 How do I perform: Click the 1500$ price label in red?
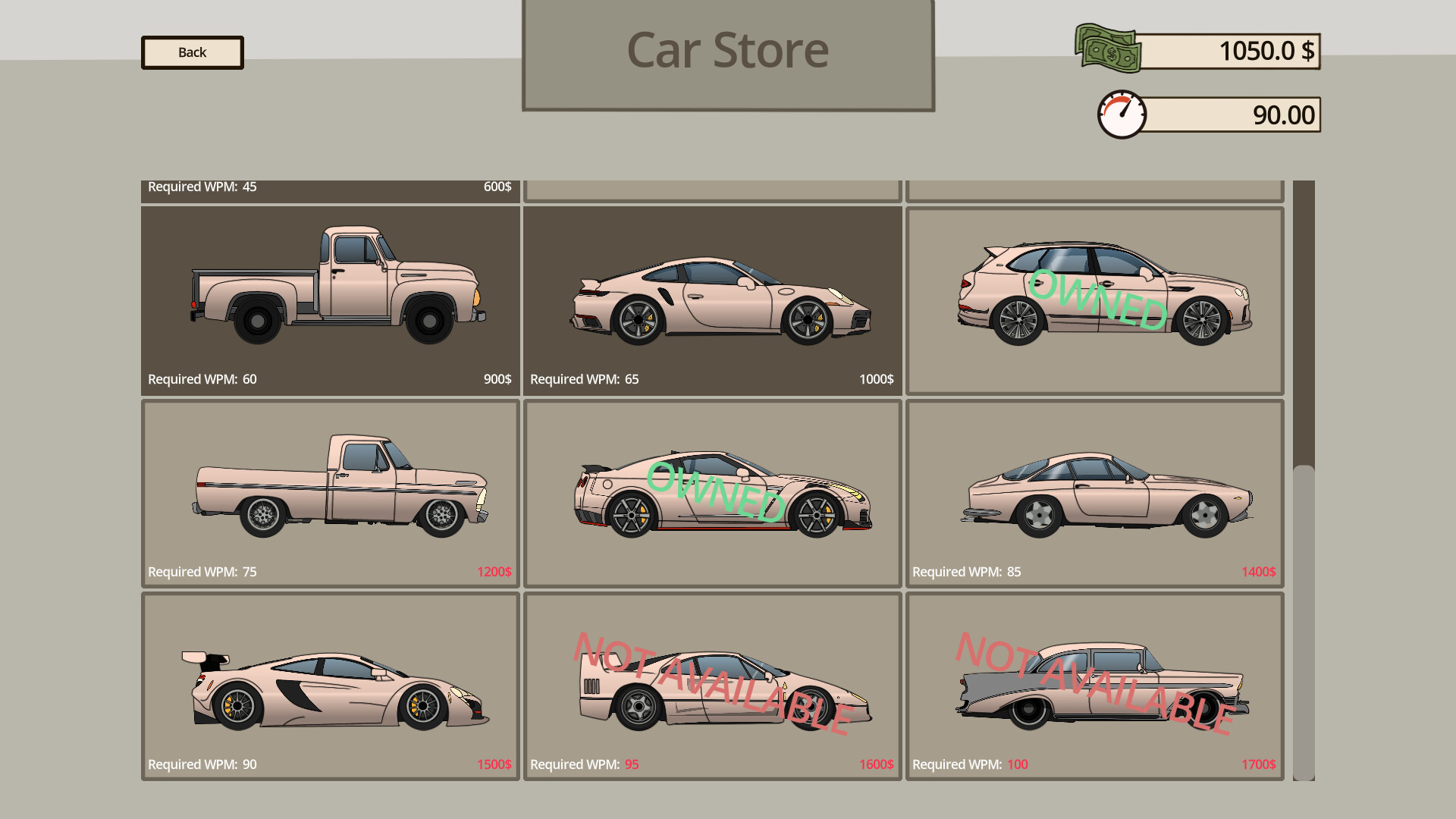click(x=494, y=764)
